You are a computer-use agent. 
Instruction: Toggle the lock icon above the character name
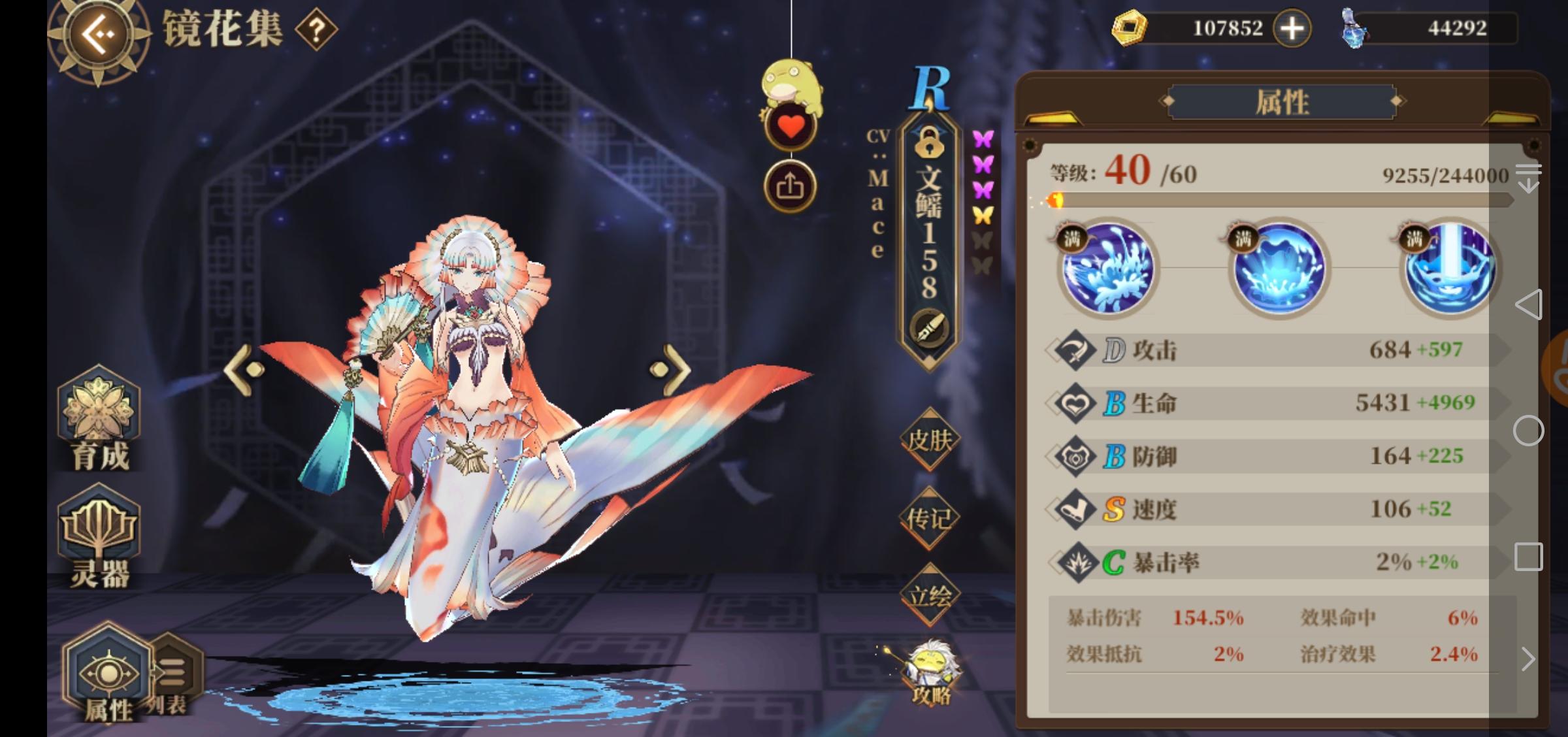(x=930, y=142)
